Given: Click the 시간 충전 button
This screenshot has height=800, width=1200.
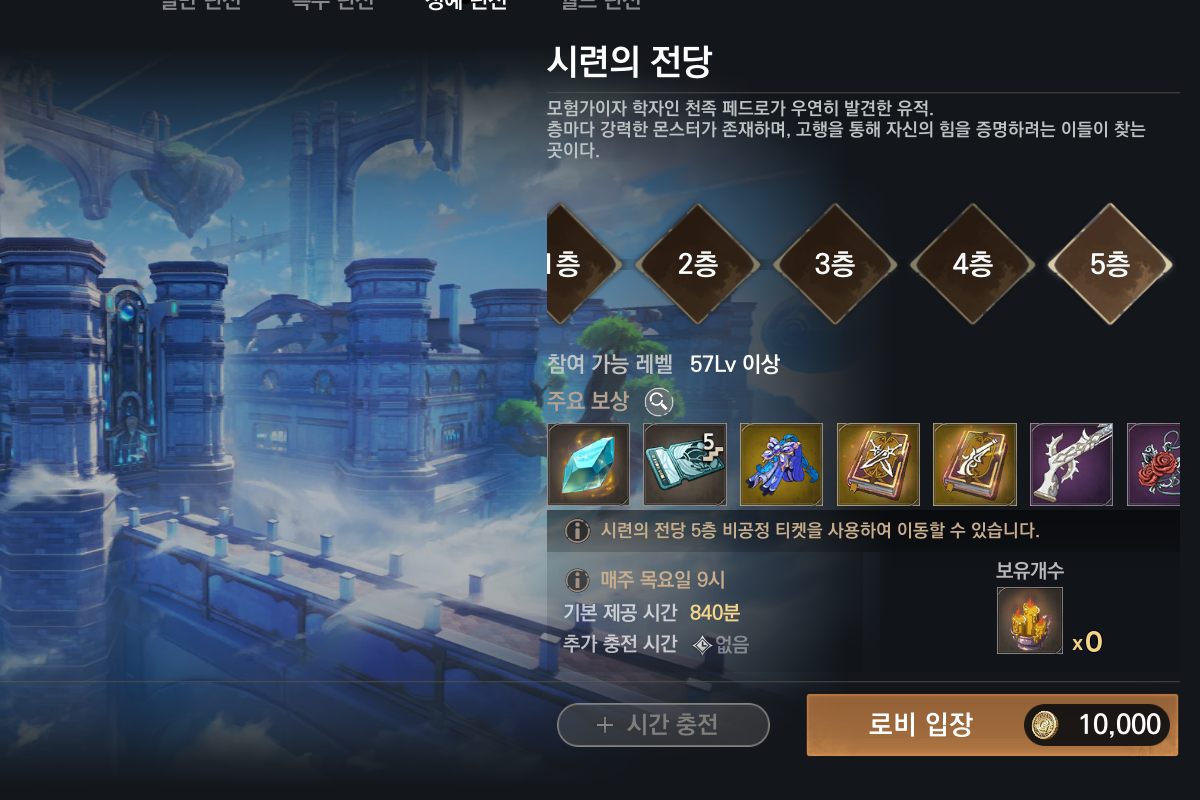Looking at the screenshot, I should point(663,725).
